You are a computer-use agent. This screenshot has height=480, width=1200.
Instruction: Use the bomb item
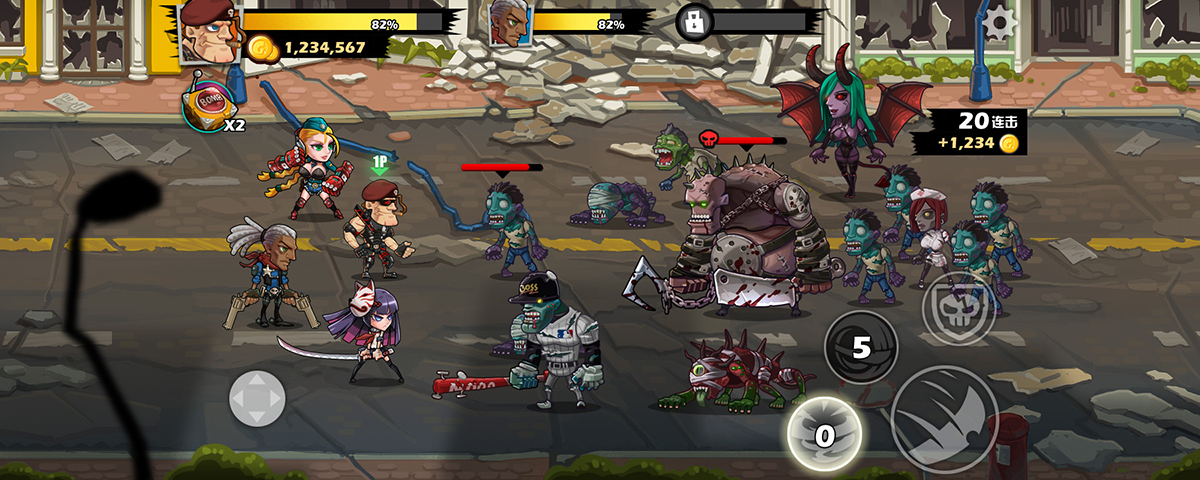coord(209,104)
